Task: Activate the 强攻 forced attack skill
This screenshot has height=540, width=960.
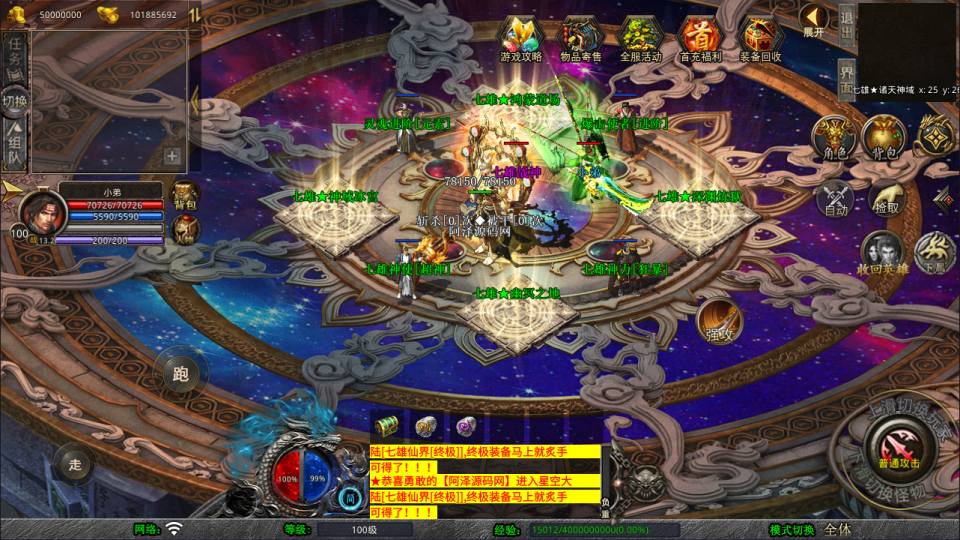Action: [x=717, y=320]
